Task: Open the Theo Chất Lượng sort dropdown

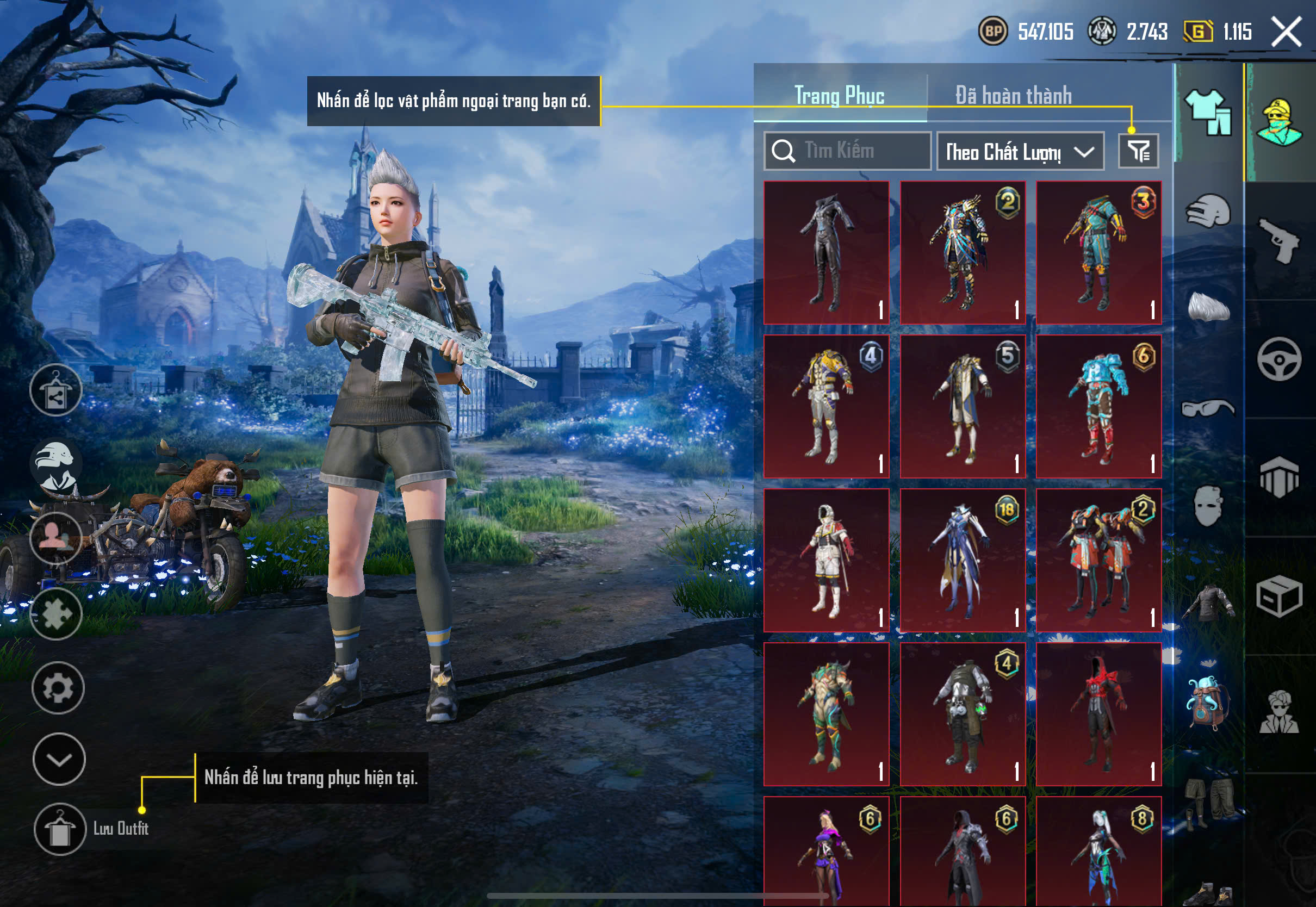Action: pos(1020,152)
